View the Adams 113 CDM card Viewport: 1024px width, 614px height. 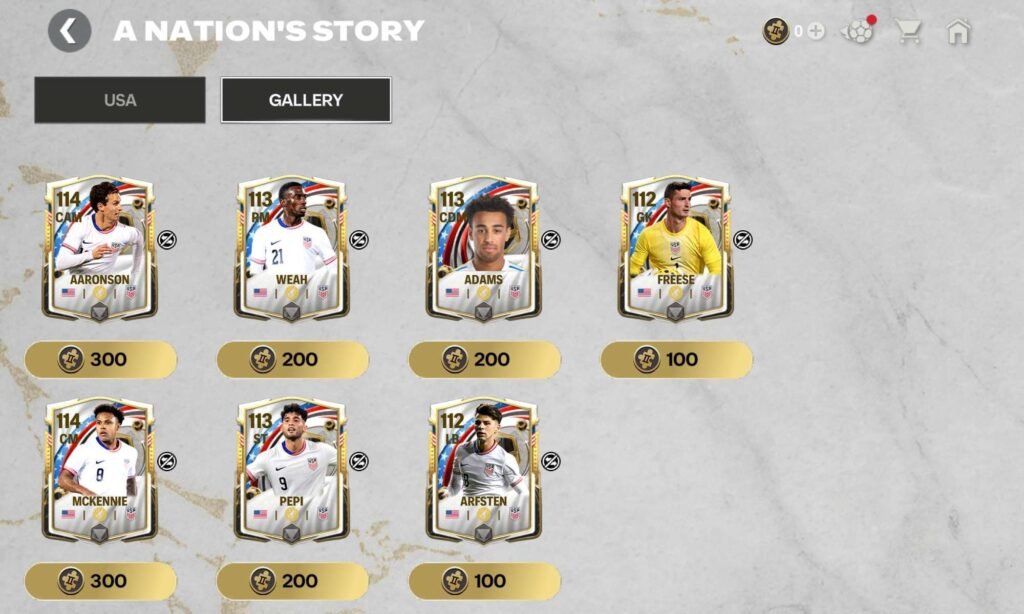pos(484,248)
